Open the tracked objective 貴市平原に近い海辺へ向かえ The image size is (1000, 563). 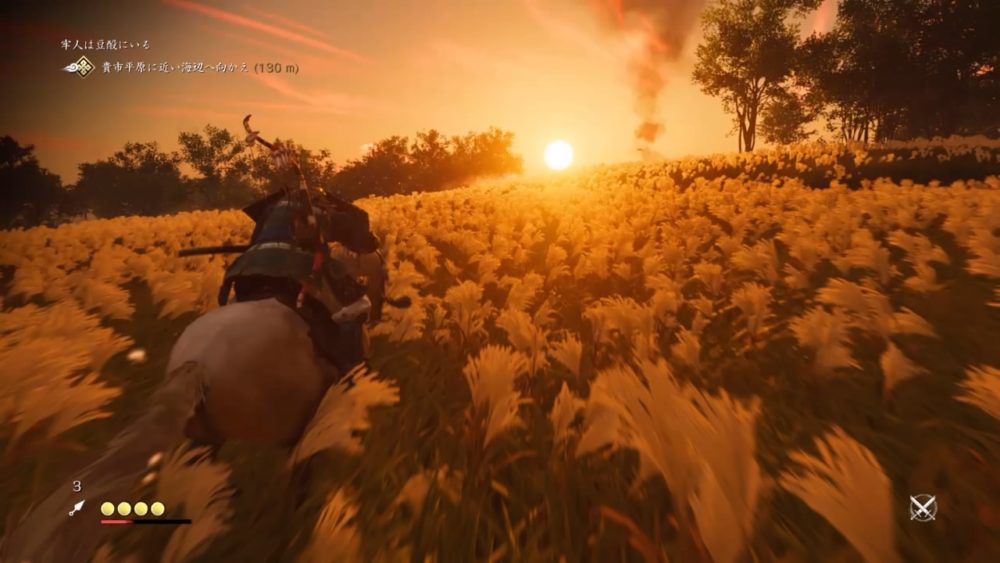pos(199,68)
